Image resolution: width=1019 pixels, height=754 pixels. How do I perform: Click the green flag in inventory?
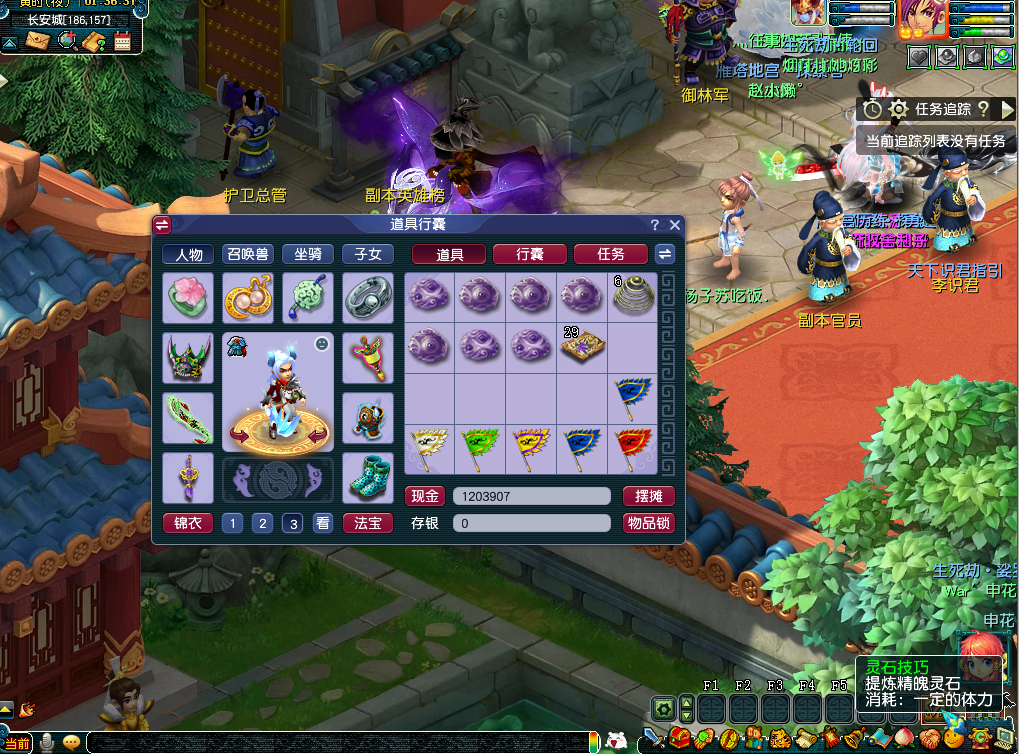[480, 448]
